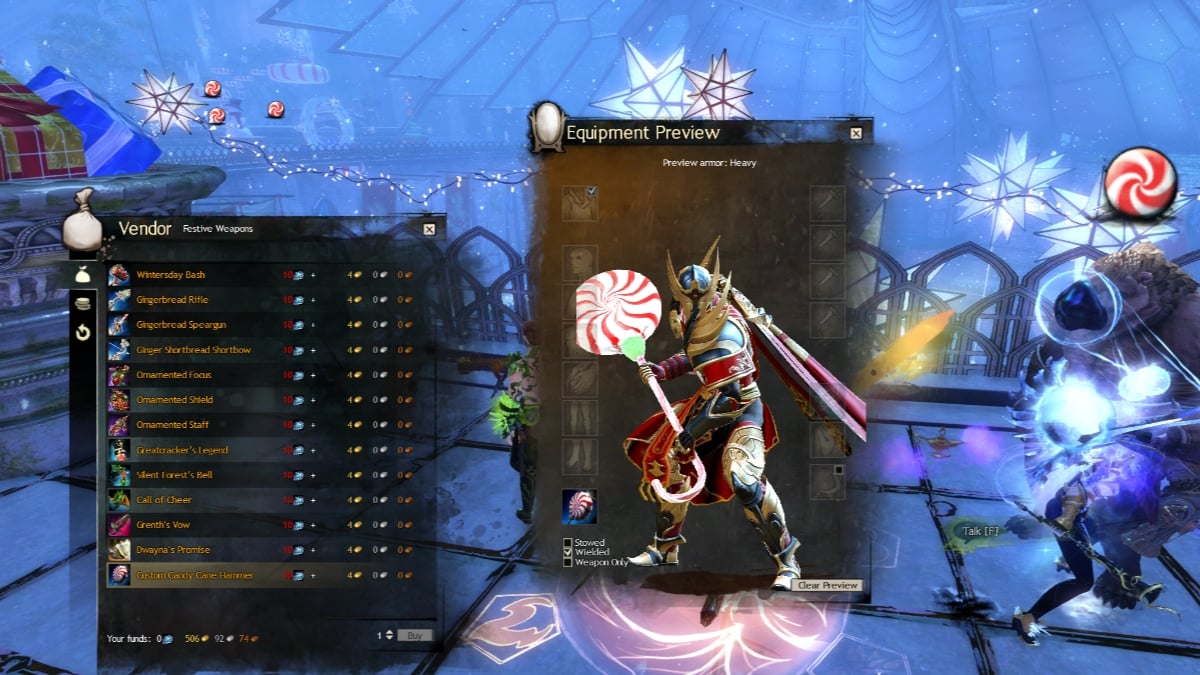Image resolution: width=1200 pixels, height=675 pixels.
Task: Open the vendor buyback tab
Action: tap(84, 332)
